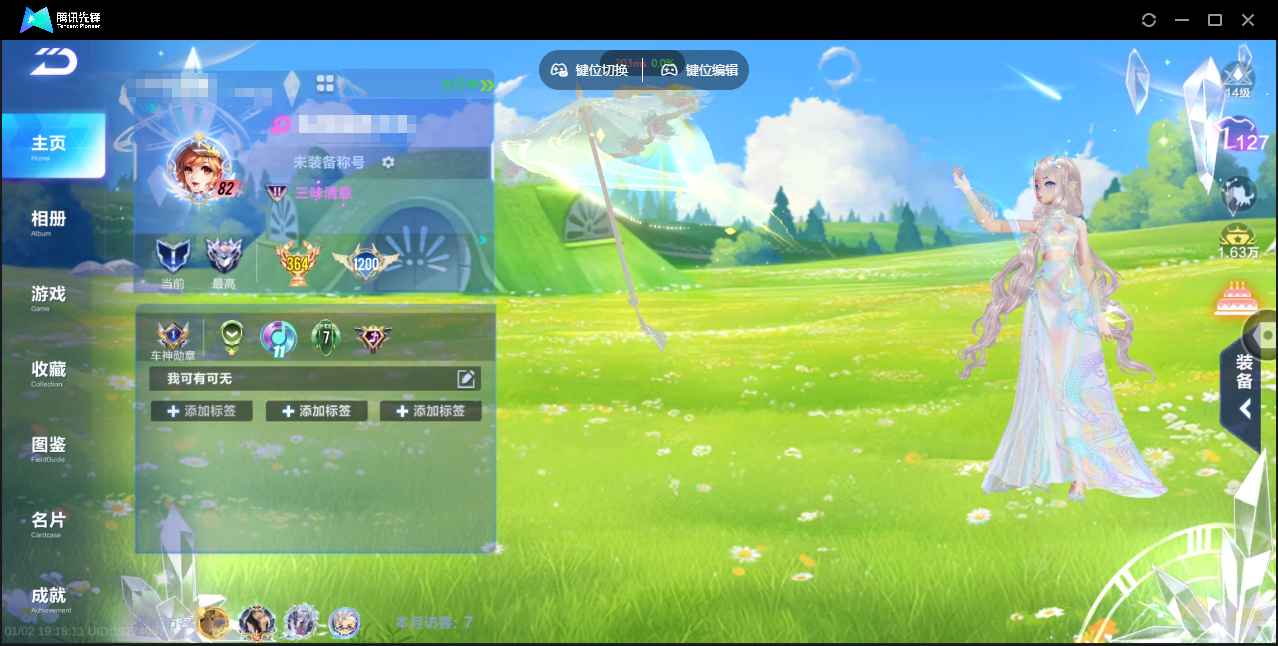The image size is (1278, 646).
Task: Open the 成就 Achievement tab
Action: tap(48, 598)
